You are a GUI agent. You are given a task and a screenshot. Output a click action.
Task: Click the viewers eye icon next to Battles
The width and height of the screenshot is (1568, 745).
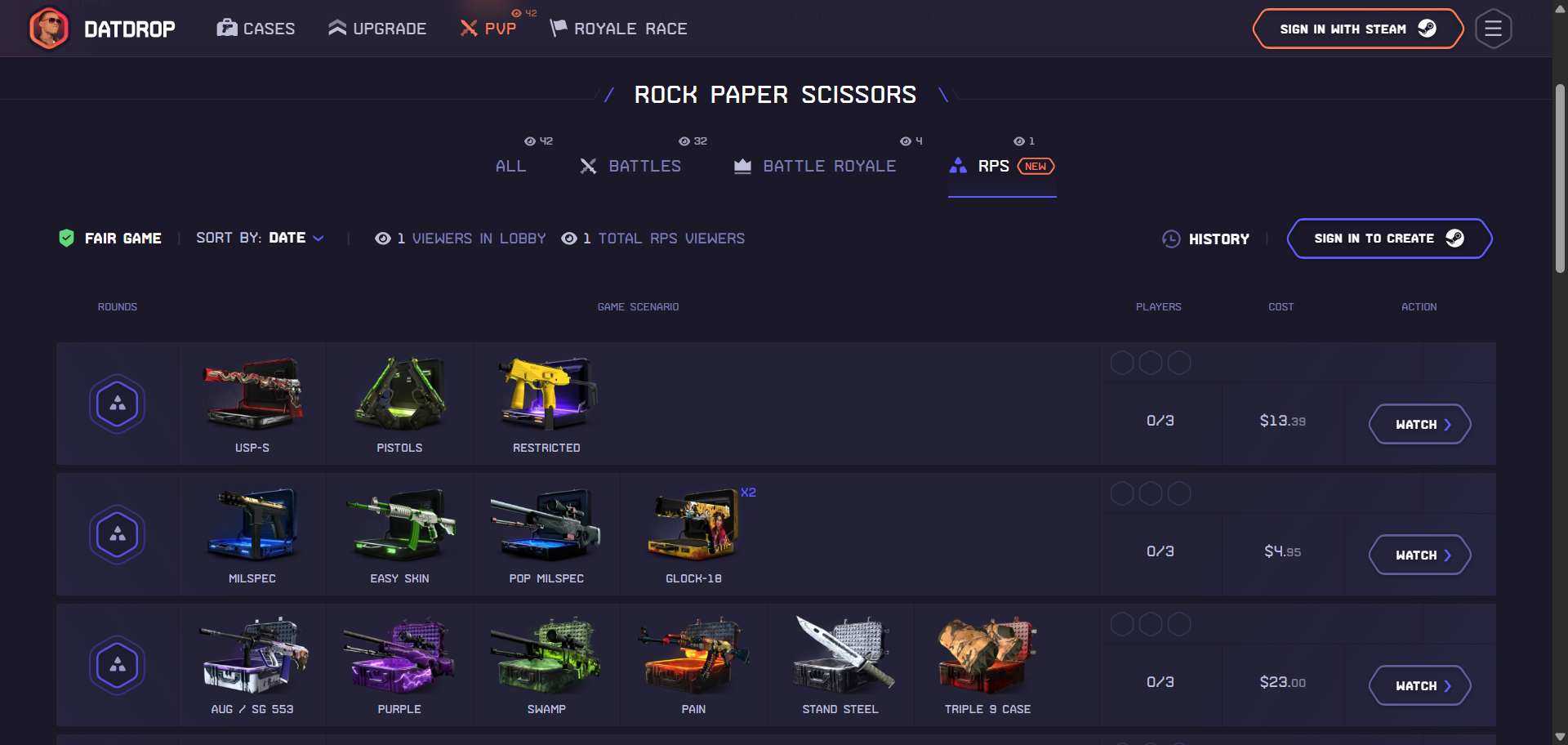[x=683, y=141]
